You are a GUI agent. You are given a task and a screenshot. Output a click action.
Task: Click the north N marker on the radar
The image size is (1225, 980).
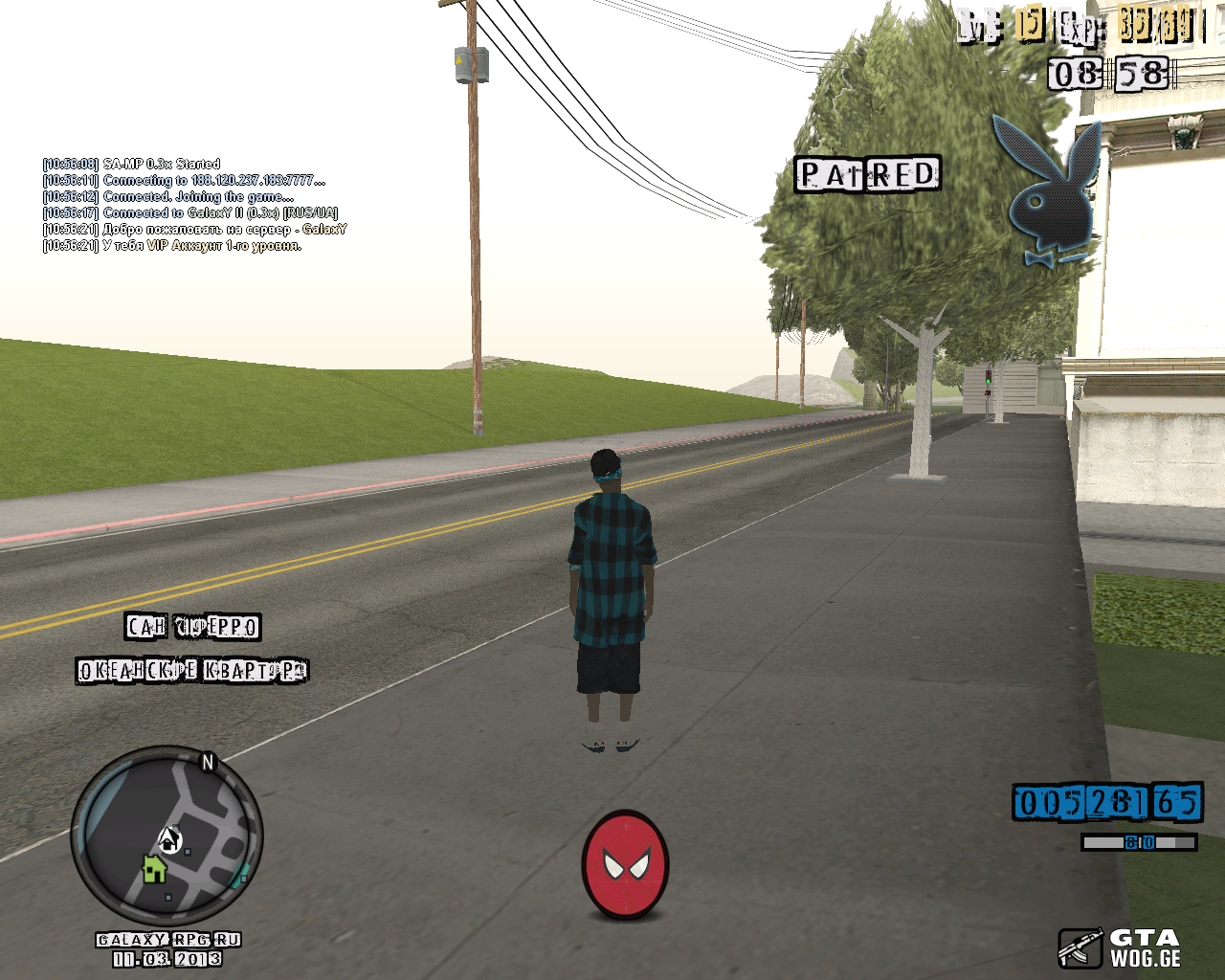pos(208,762)
